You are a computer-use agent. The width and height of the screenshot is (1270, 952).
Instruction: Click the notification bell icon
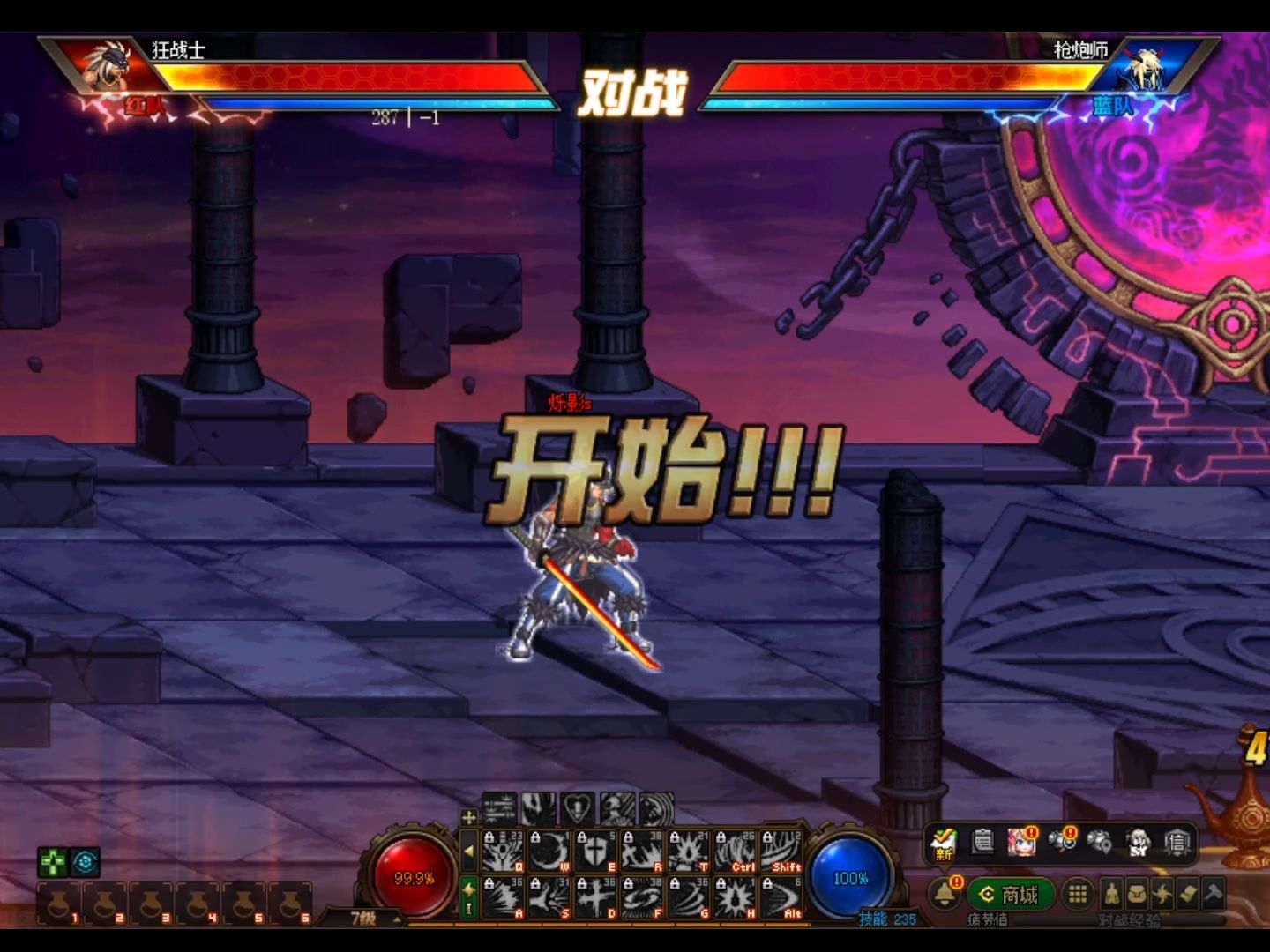click(x=945, y=894)
